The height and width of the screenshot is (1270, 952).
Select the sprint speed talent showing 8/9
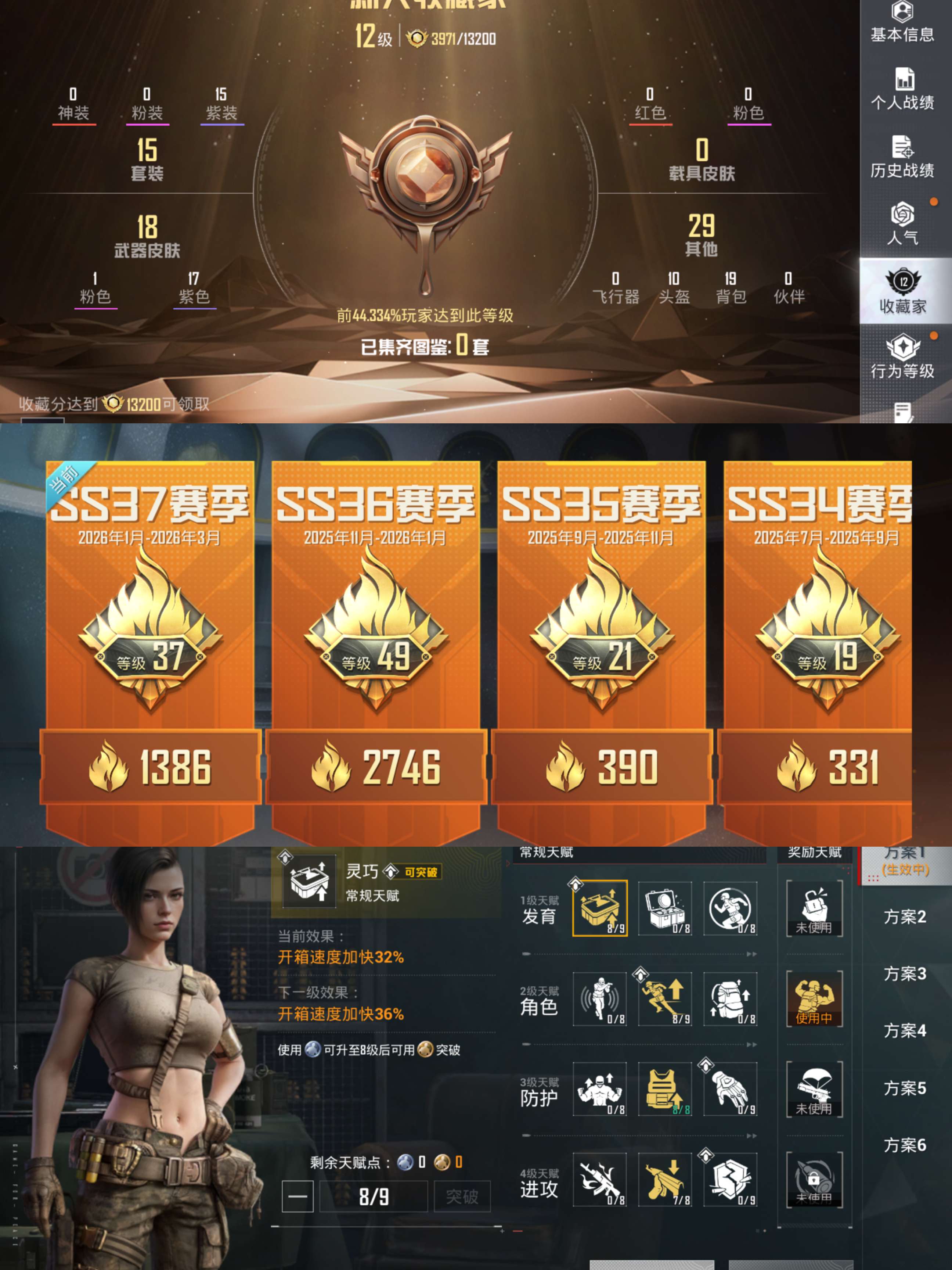coord(665,1000)
